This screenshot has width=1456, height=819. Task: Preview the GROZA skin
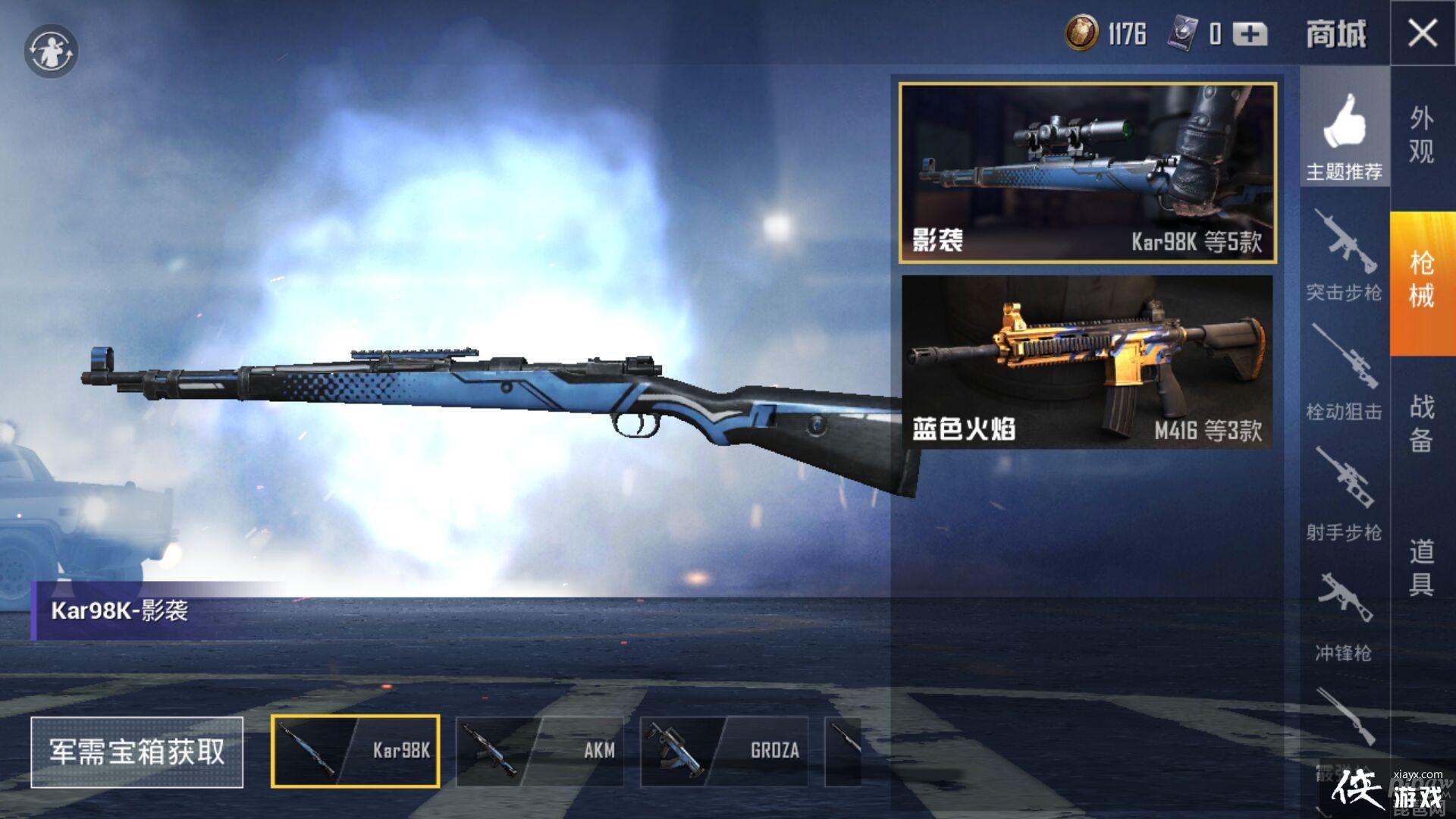[x=724, y=751]
